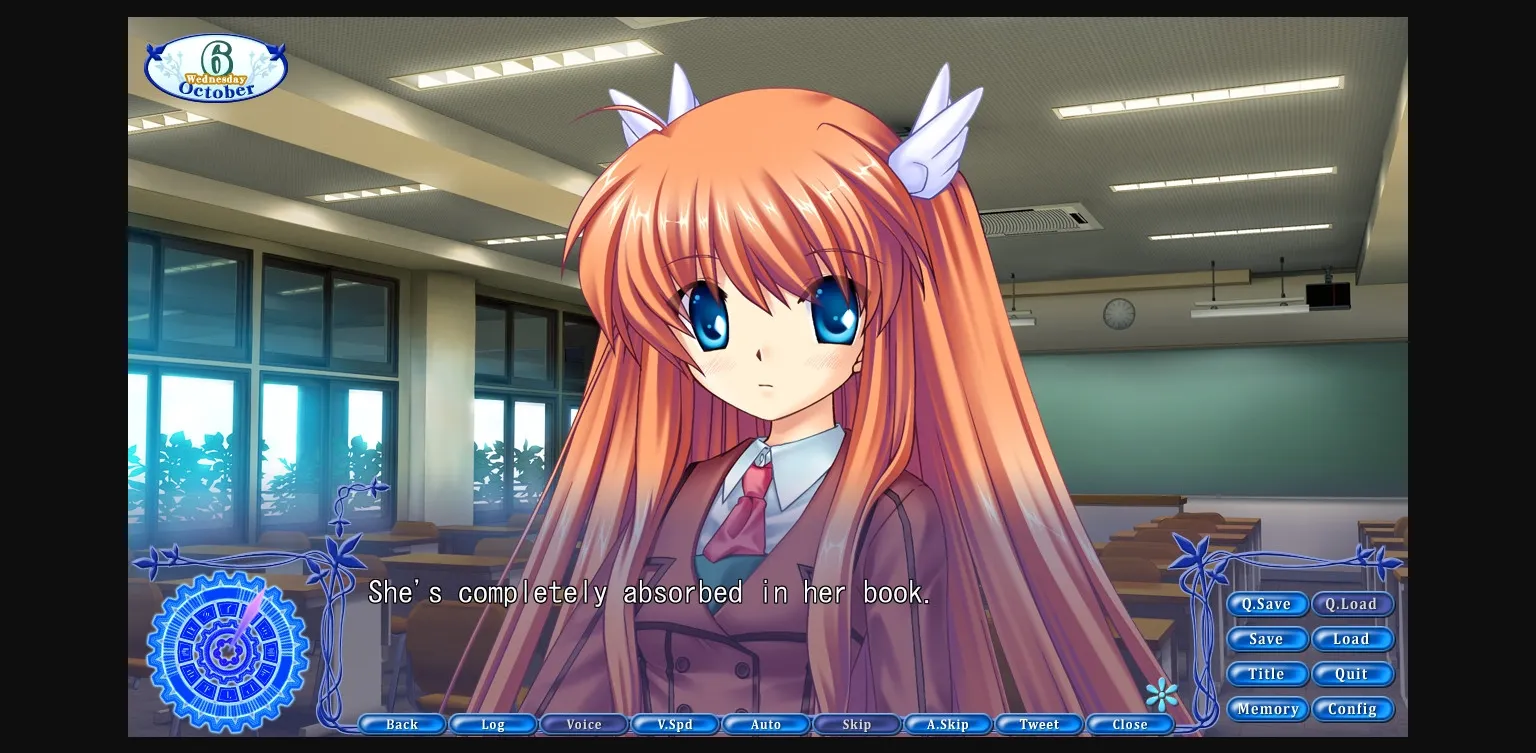Return to the Title screen
1536x753 pixels.
point(1266,674)
